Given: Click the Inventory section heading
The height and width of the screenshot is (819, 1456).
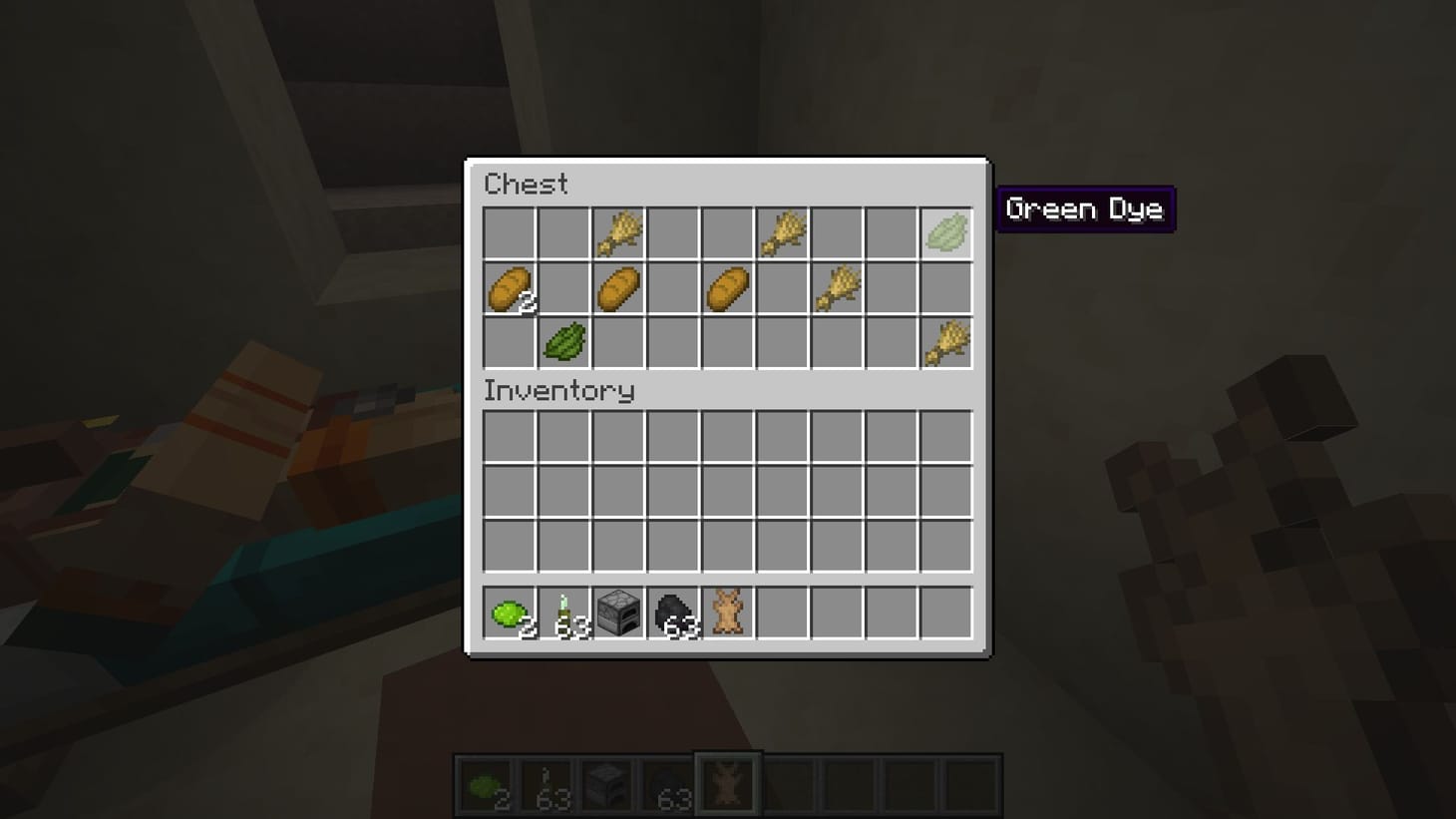Looking at the screenshot, I should click(559, 391).
